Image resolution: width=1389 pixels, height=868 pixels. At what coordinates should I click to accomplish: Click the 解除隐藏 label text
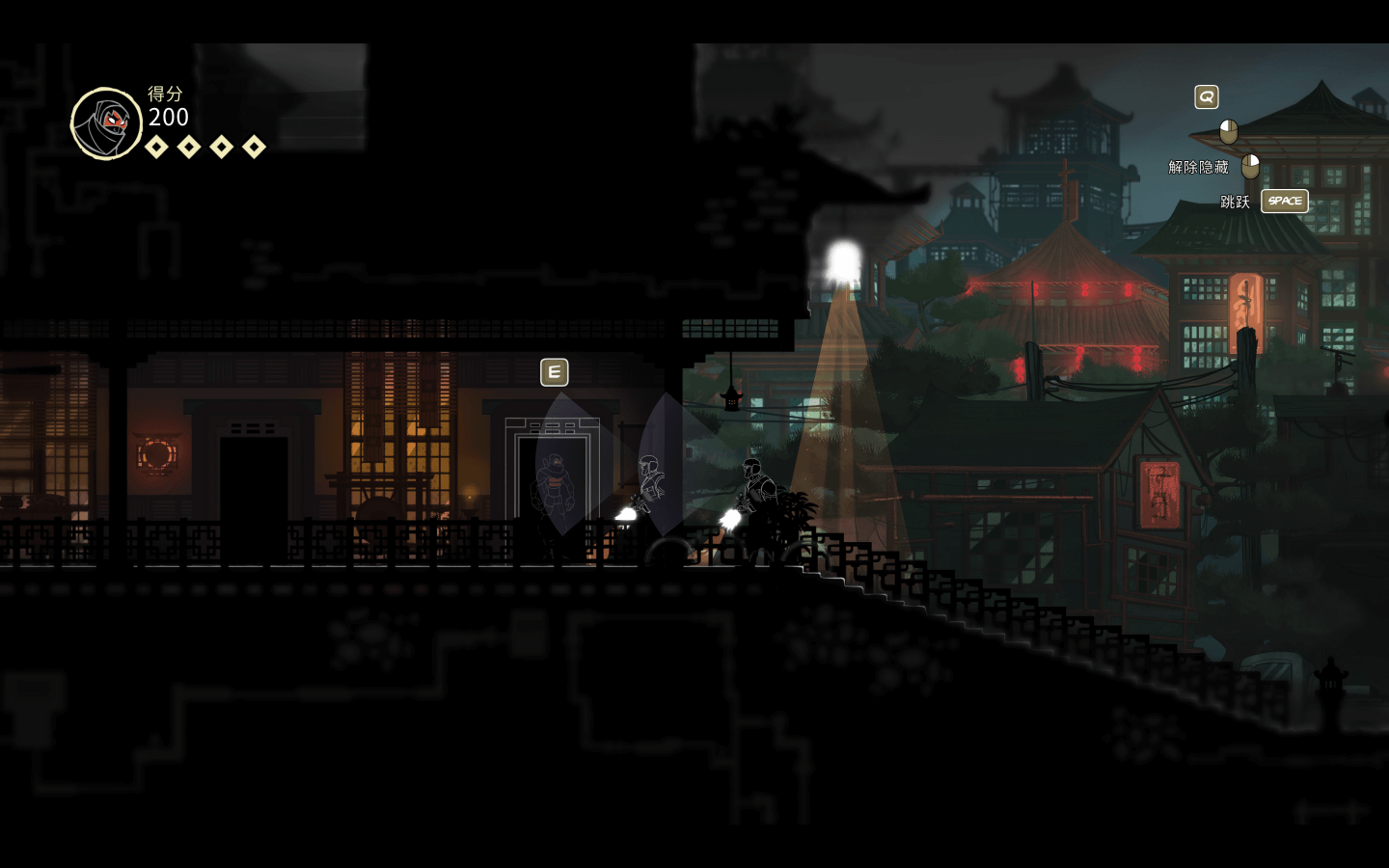[x=1196, y=166]
